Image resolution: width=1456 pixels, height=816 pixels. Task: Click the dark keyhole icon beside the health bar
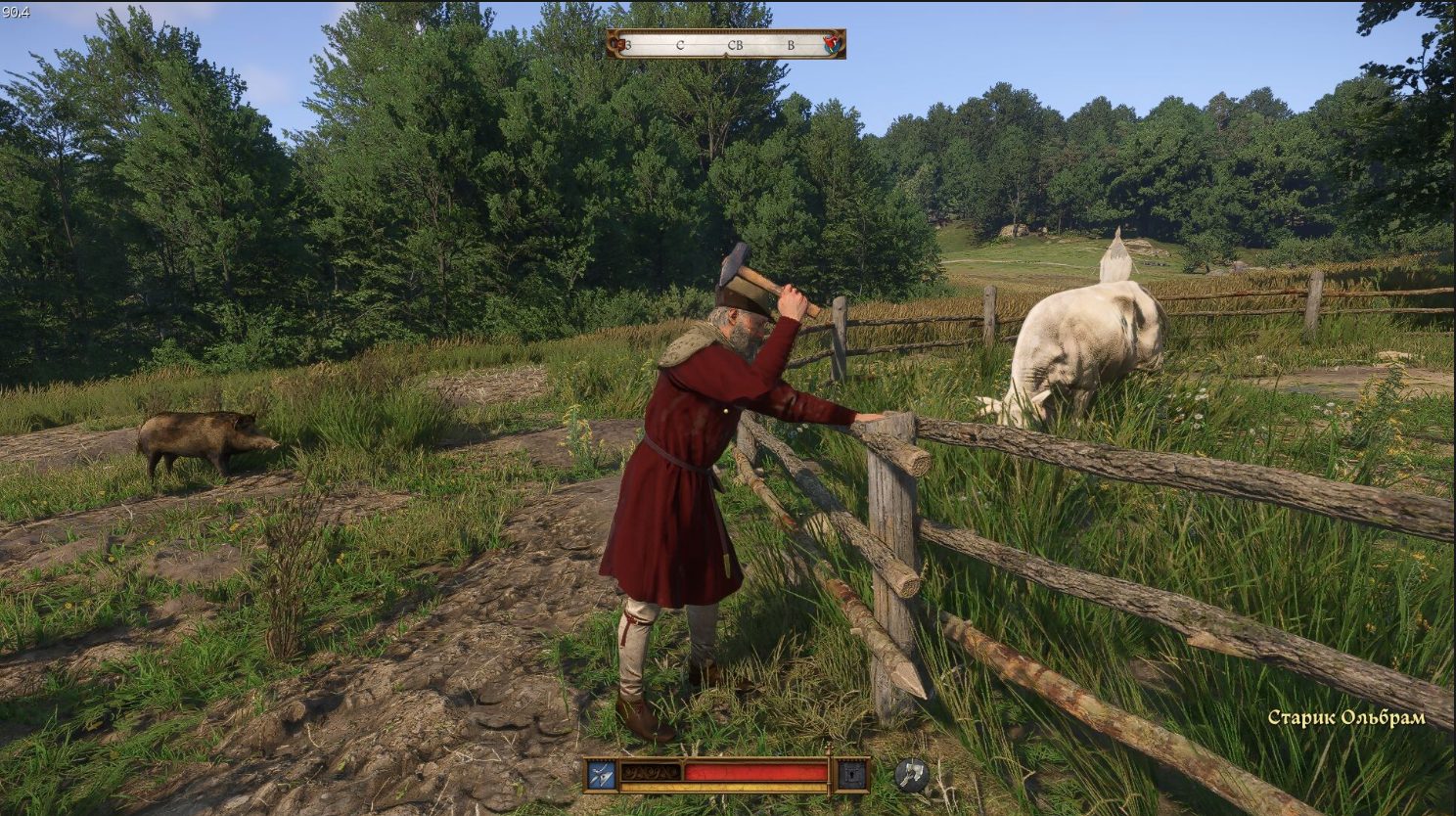tap(852, 775)
